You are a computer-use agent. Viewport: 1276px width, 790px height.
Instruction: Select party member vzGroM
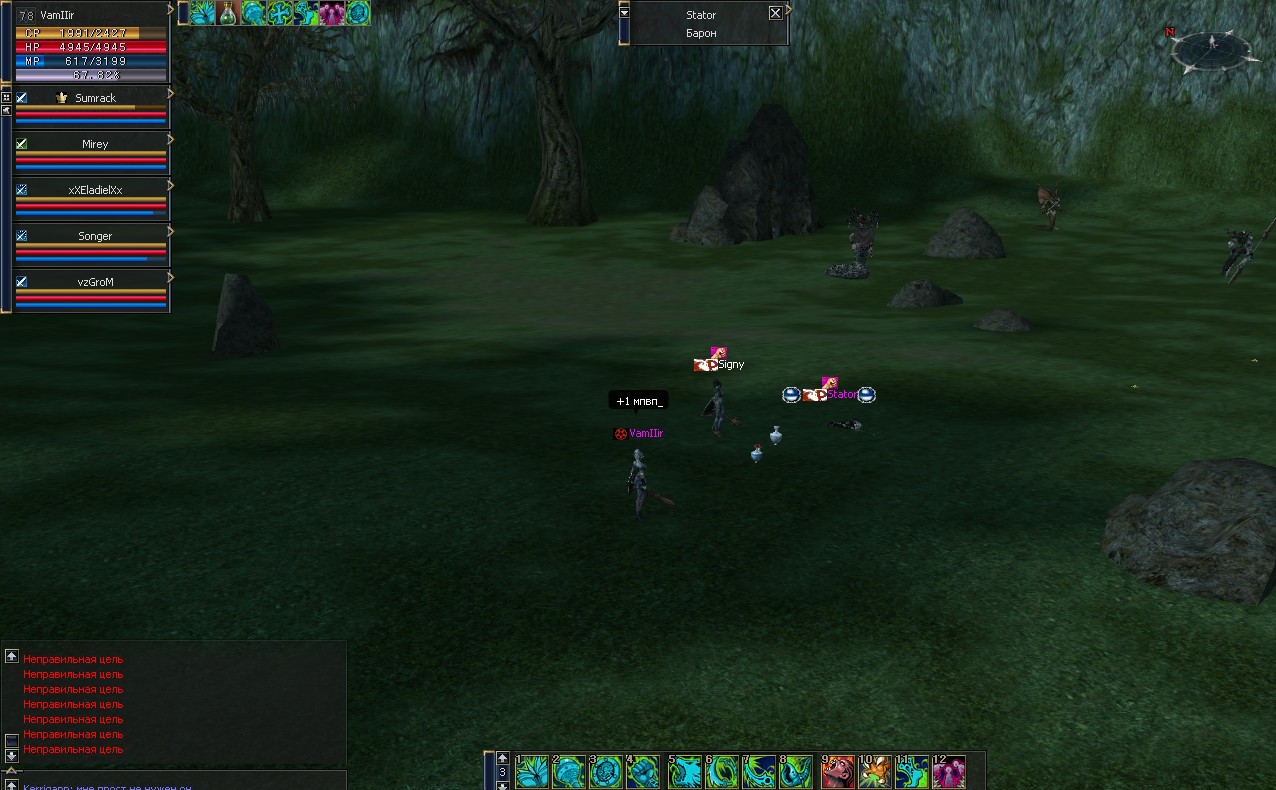click(95, 282)
